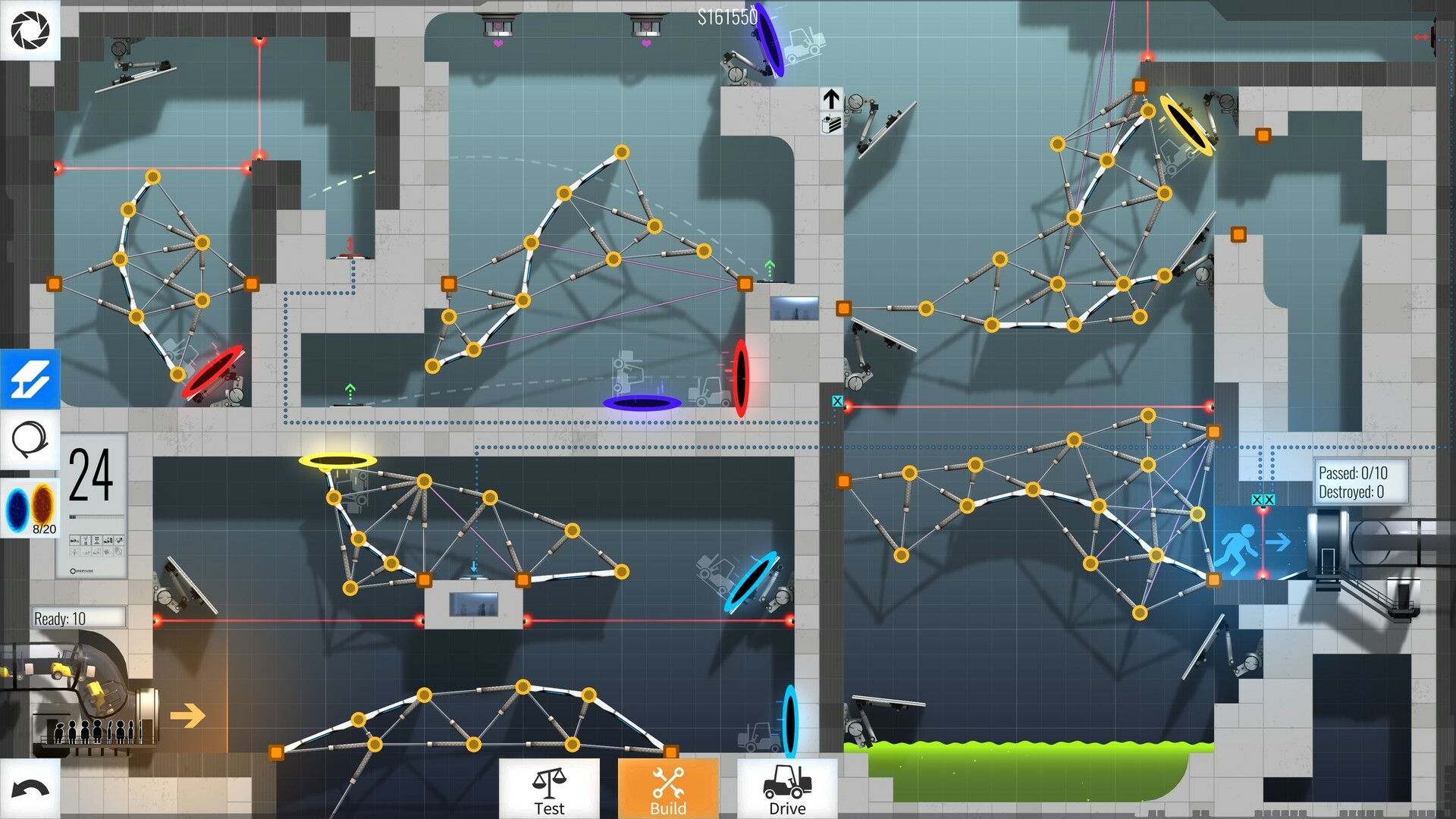
Task: Click the wrench icon on the Build button
Action: (667, 782)
